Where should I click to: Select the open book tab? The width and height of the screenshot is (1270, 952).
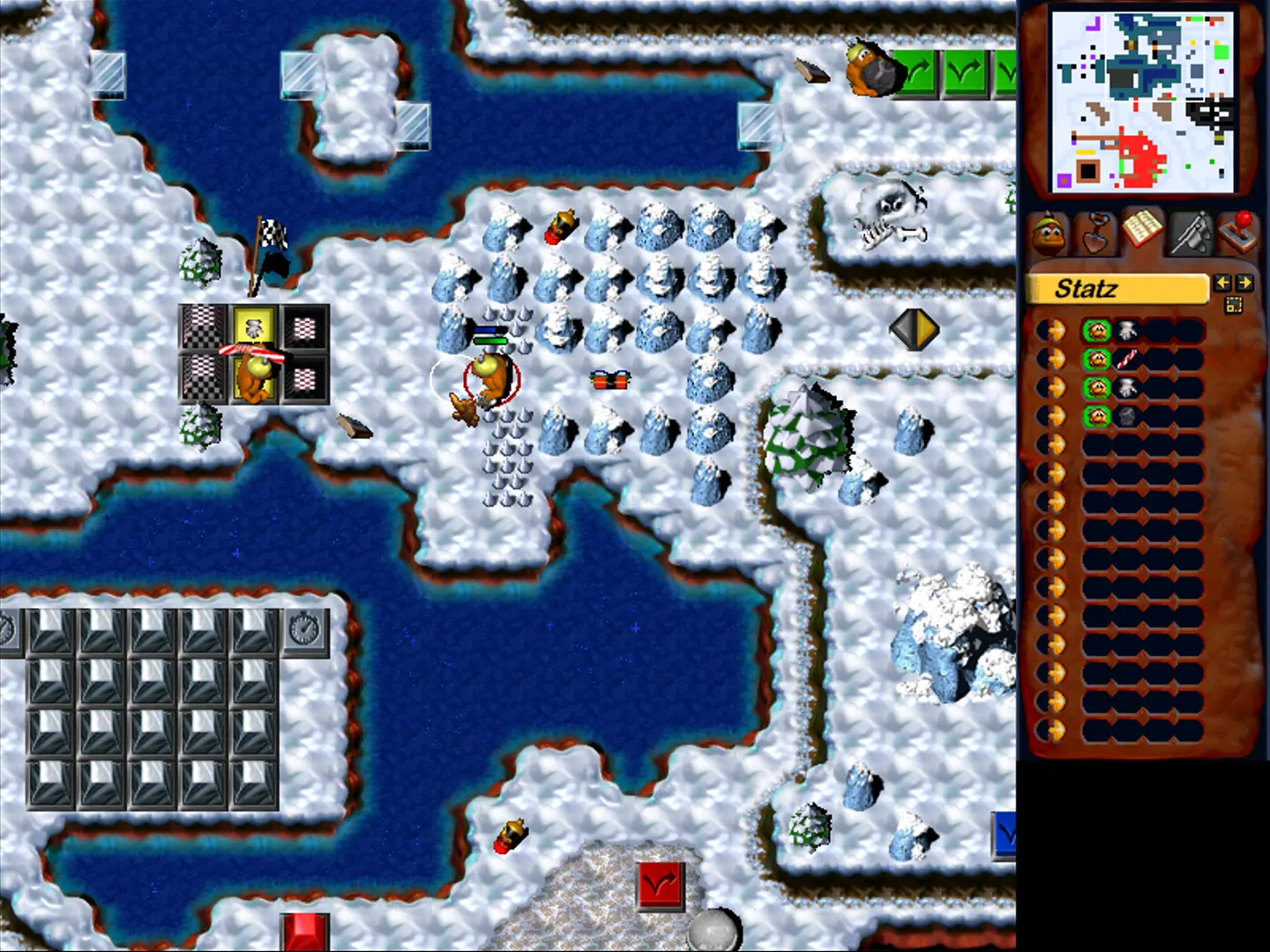coord(1142,231)
